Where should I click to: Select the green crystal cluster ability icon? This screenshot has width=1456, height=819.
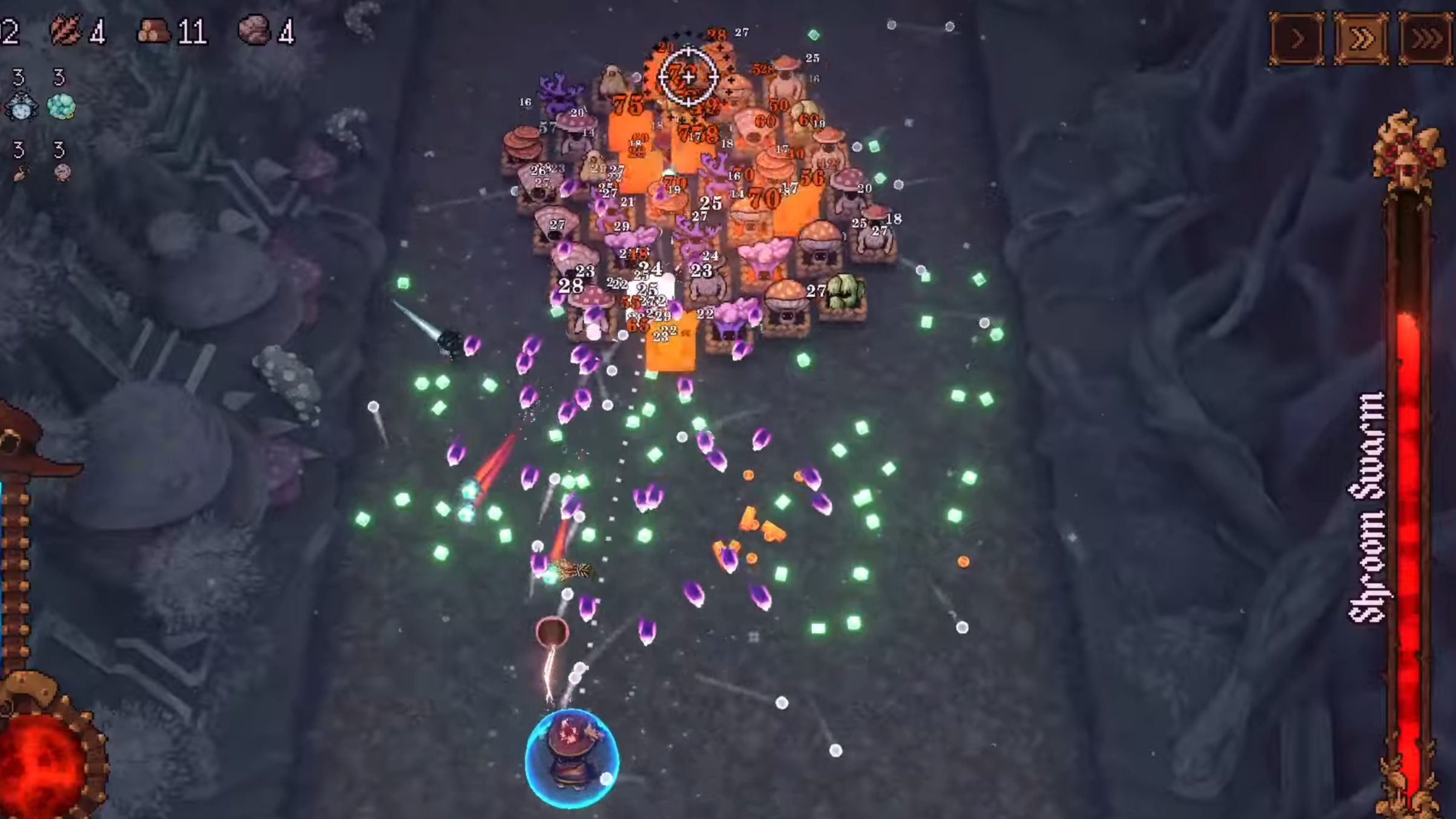pyautogui.click(x=61, y=106)
